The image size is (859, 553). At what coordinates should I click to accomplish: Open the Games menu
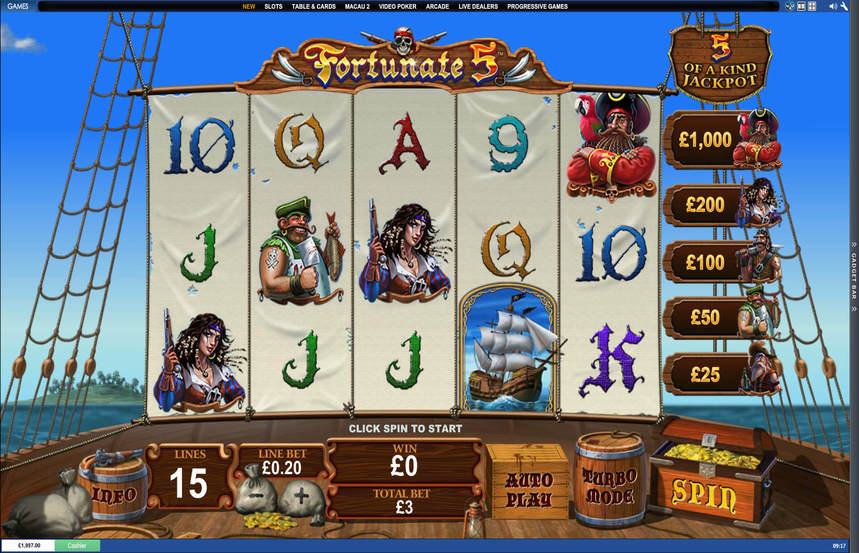coord(16,6)
